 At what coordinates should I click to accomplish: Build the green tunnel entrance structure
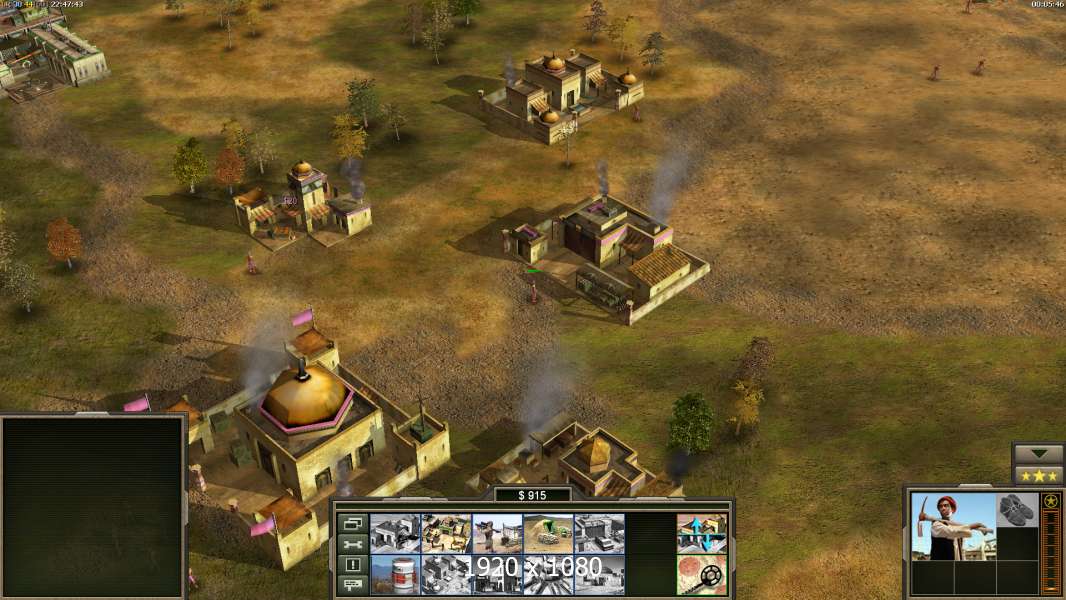click(548, 533)
